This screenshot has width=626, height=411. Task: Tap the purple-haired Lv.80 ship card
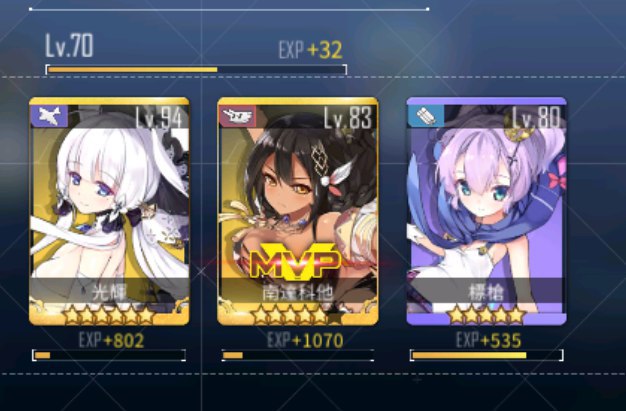[x=486, y=212]
